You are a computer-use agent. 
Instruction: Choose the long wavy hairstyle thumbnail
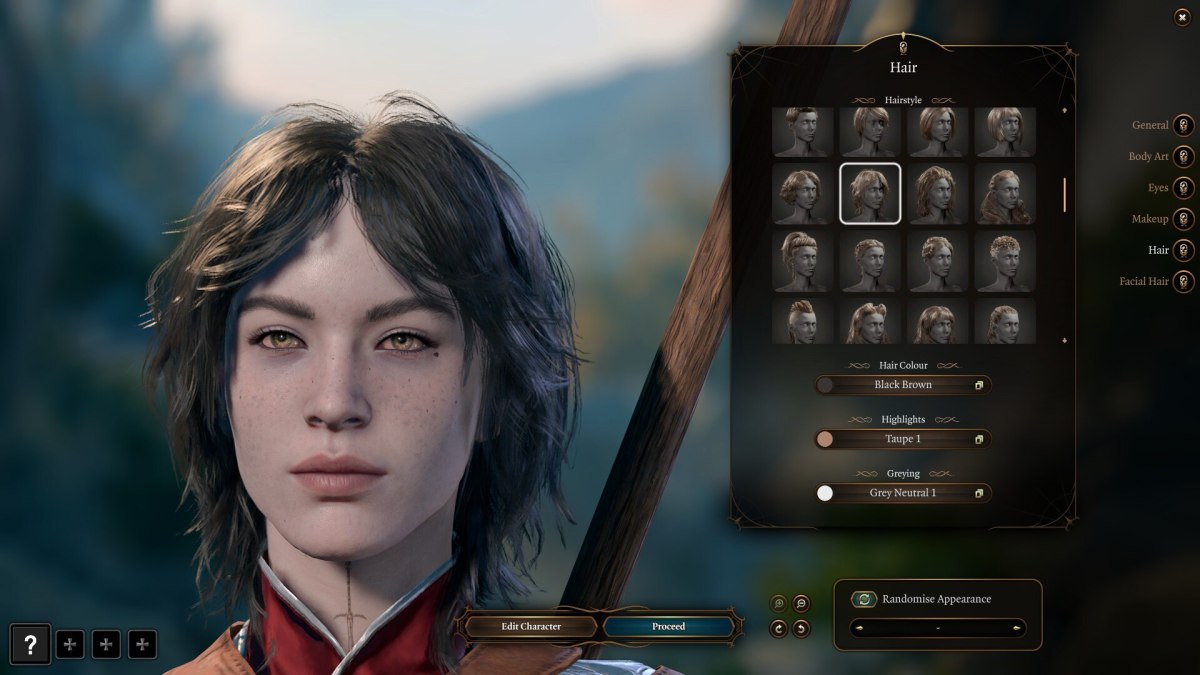coord(1005,194)
